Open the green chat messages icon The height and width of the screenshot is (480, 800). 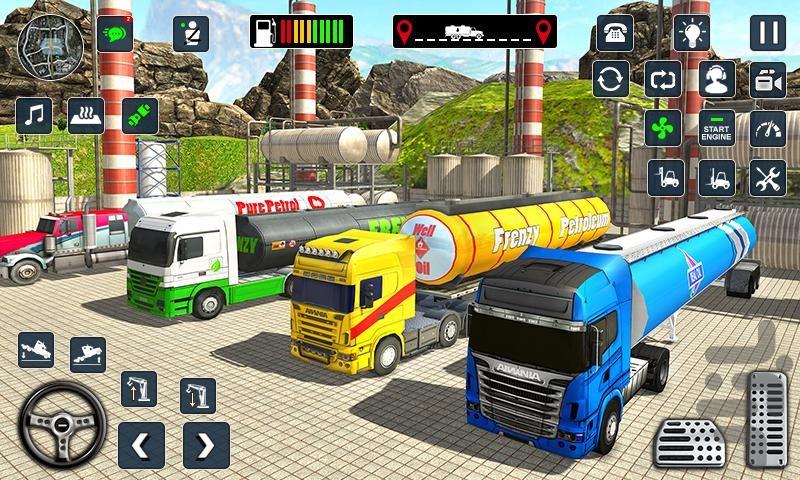(x=117, y=33)
